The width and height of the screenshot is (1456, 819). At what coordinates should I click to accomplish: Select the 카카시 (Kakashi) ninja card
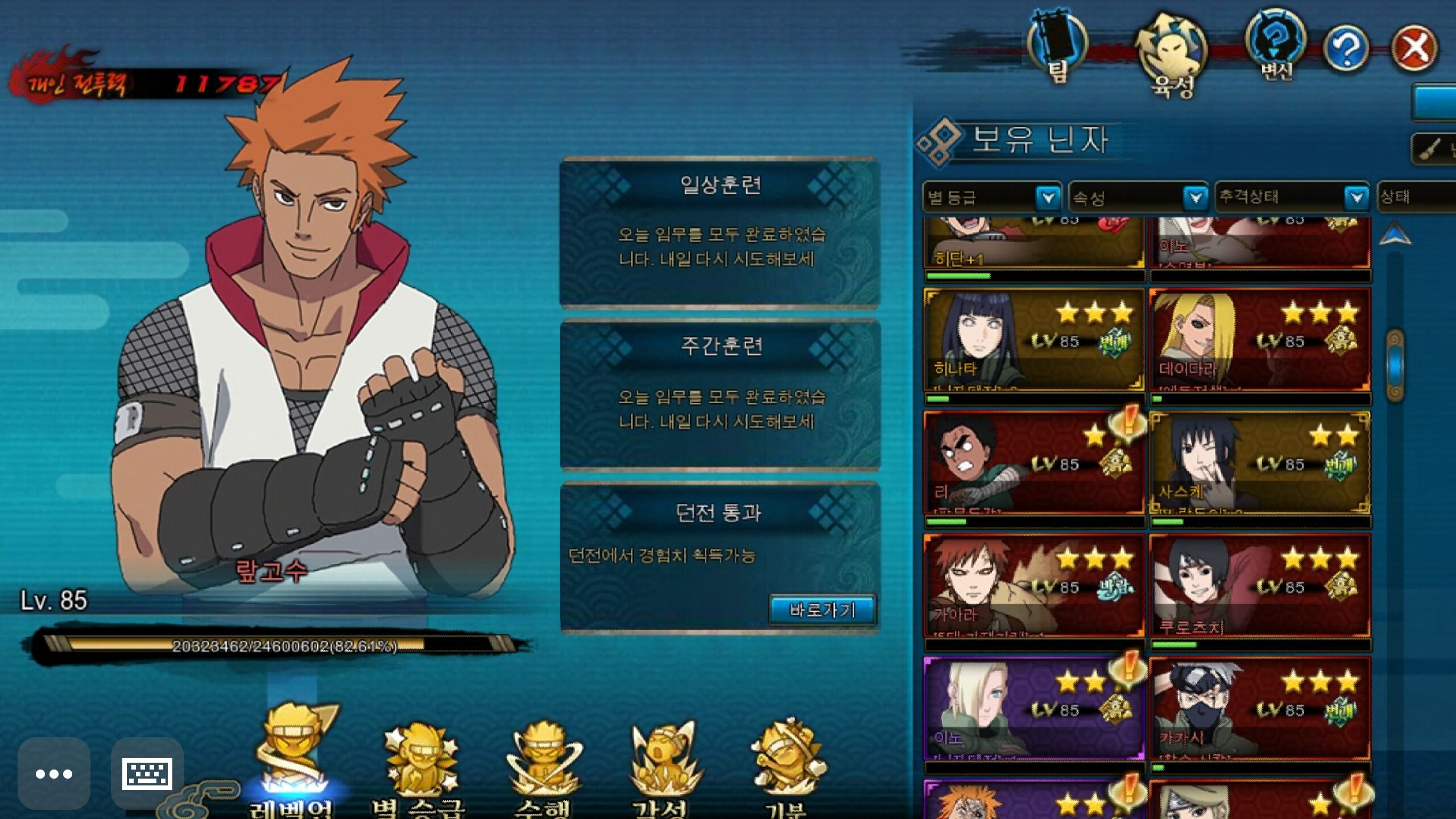coord(1259,708)
